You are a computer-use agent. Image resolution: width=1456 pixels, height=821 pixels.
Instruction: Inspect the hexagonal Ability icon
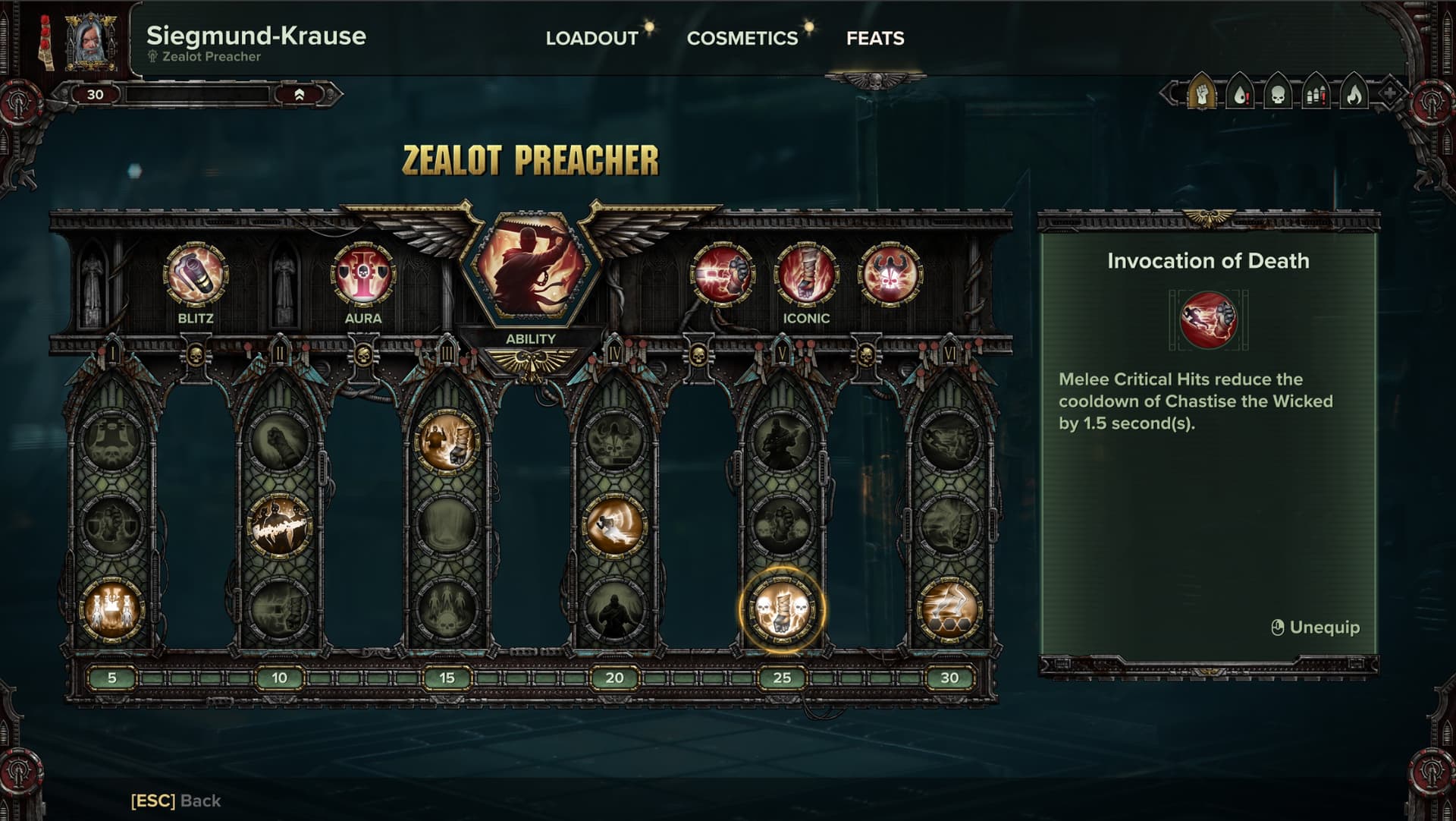[x=531, y=269]
